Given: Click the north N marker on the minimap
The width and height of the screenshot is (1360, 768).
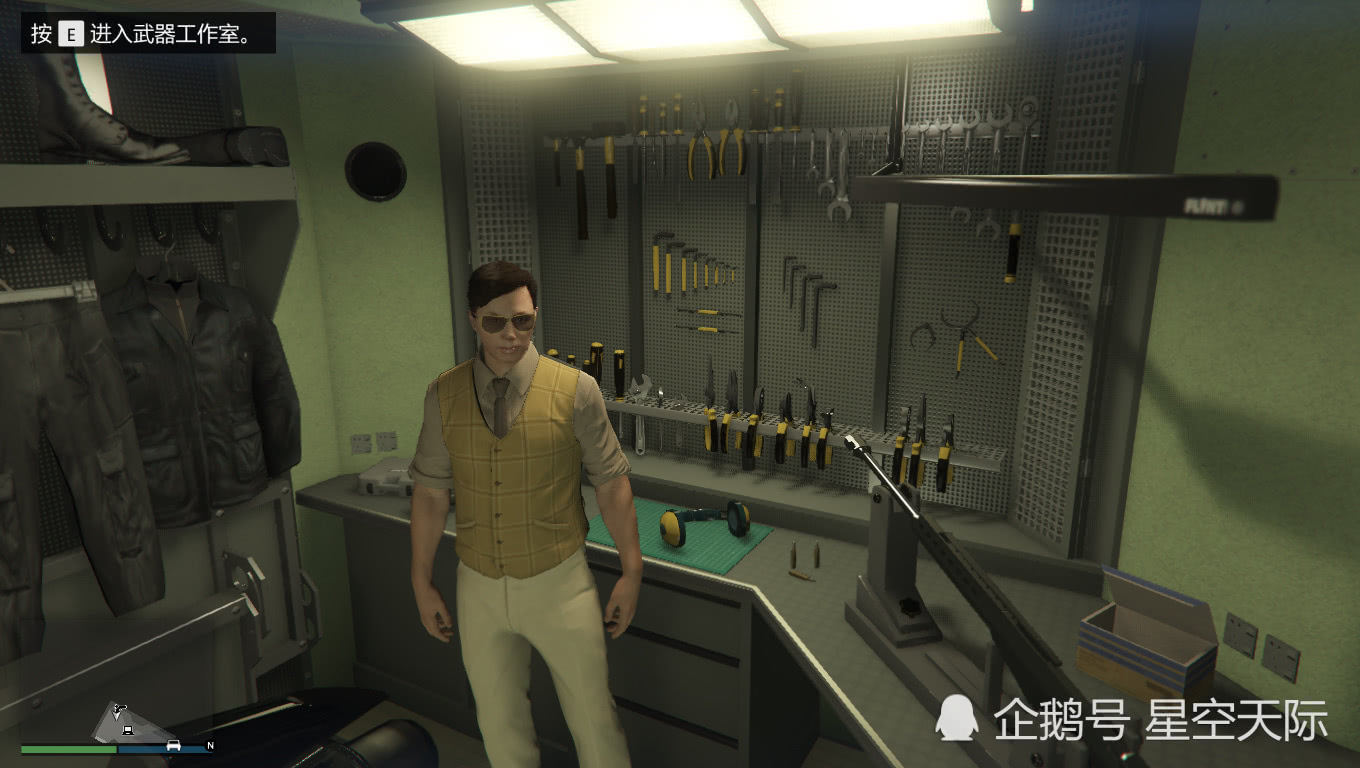Looking at the screenshot, I should (x=210, y=745).
